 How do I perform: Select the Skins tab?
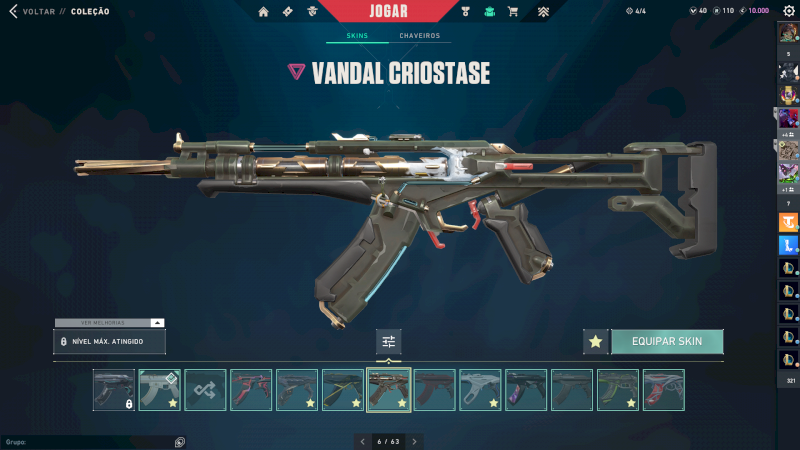tap(357, 36)
